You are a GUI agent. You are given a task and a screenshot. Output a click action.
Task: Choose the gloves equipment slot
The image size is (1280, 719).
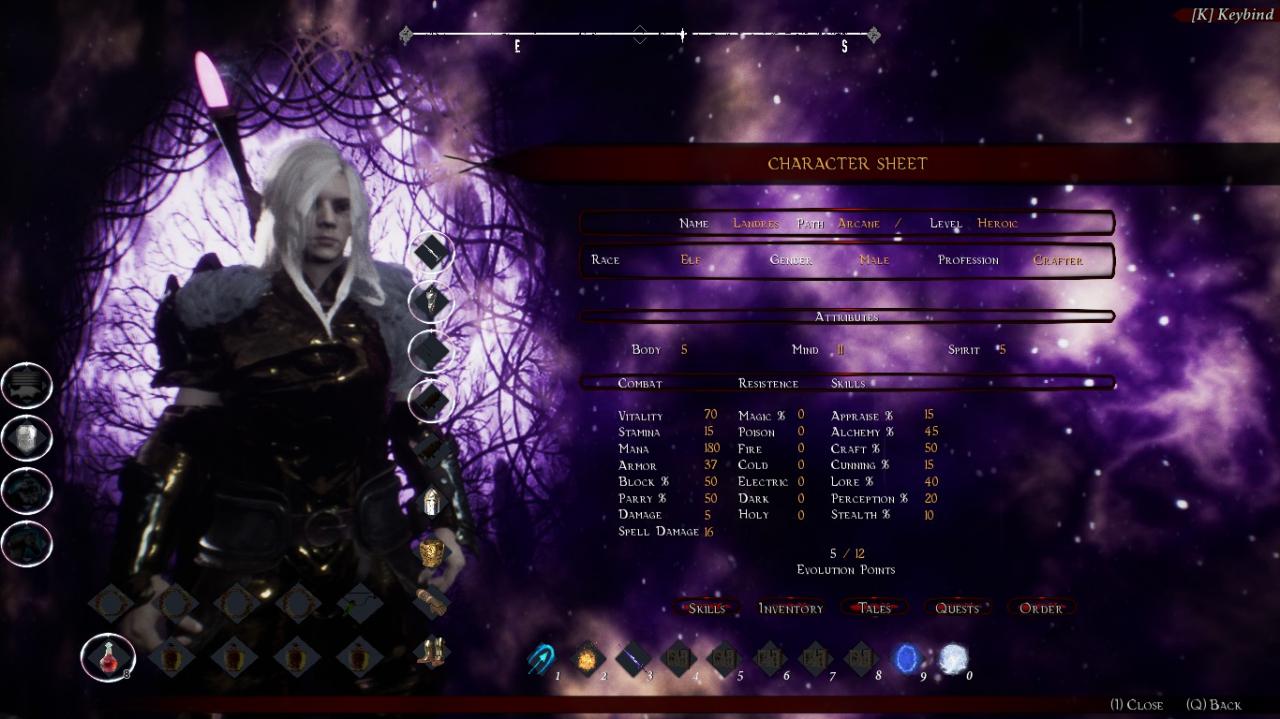pyautogui.click(x=432, y=602)
